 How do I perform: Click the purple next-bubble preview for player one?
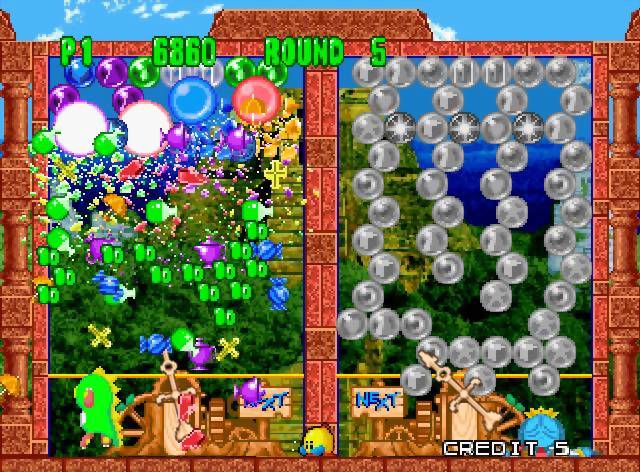point(249,392)
